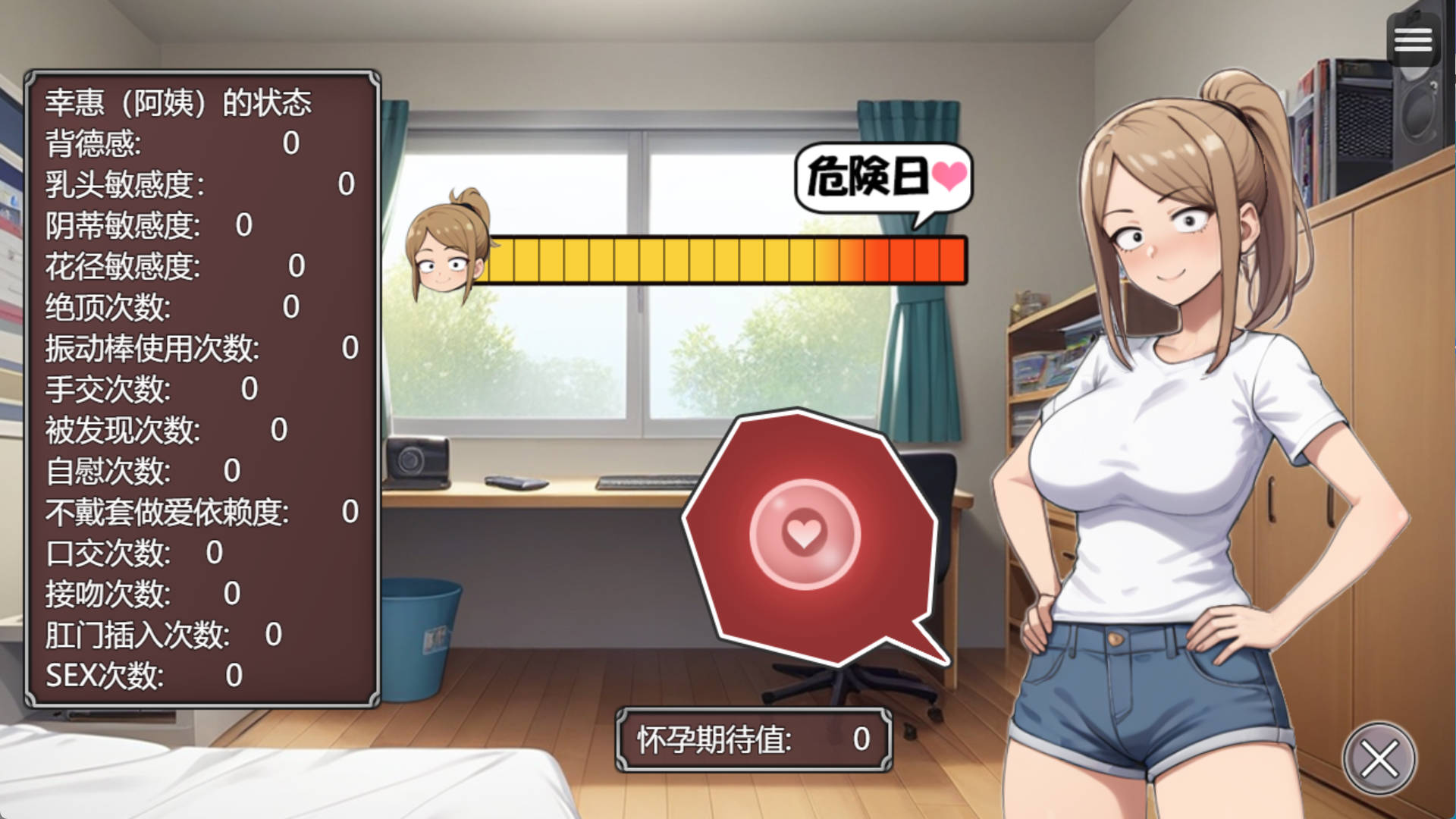The width and height of the screenshot is (1456, 819).
Task: Toggle the 不戴套做爱依赖度 stat entry
Action: coord(168,513)
